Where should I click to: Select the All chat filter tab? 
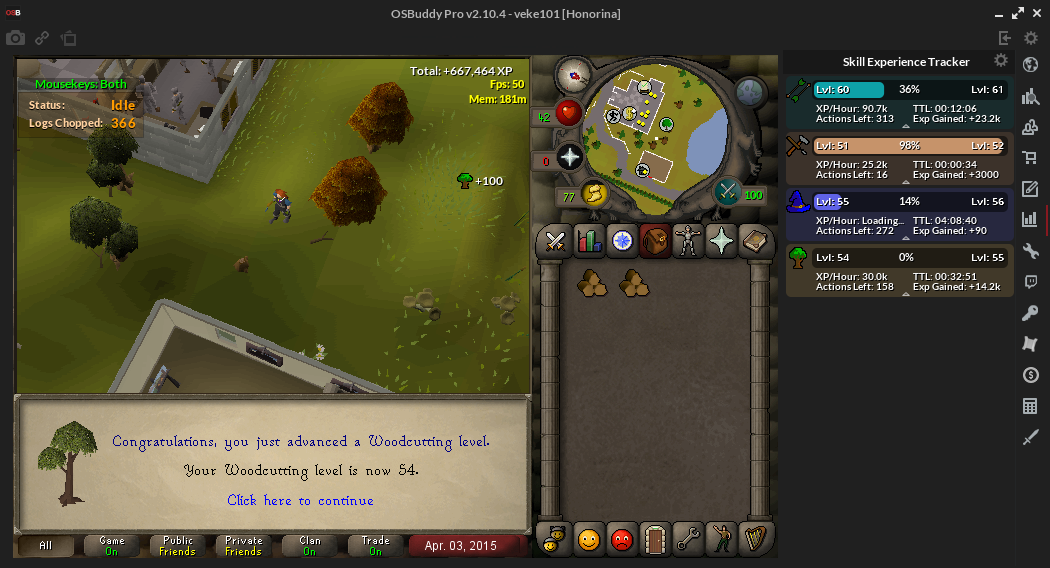[46, 546]
